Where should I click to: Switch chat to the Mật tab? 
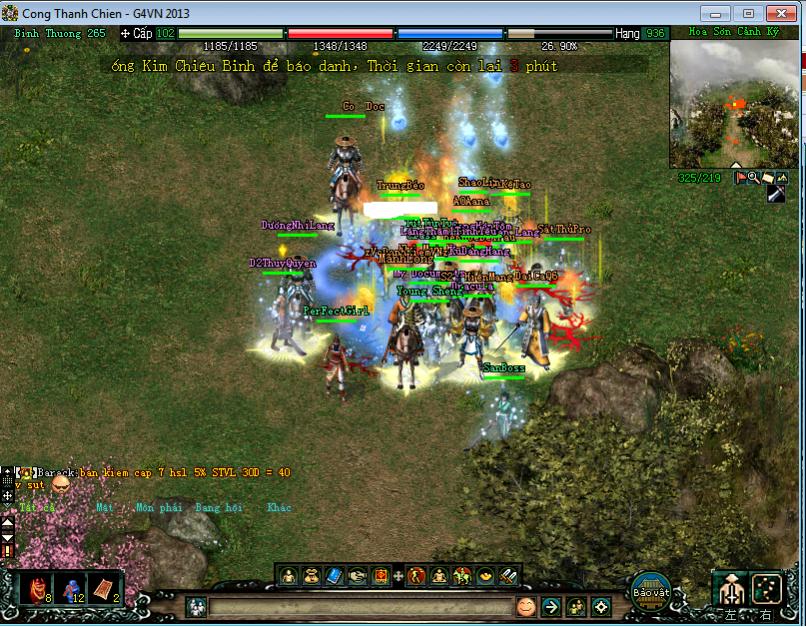(104, 507)
